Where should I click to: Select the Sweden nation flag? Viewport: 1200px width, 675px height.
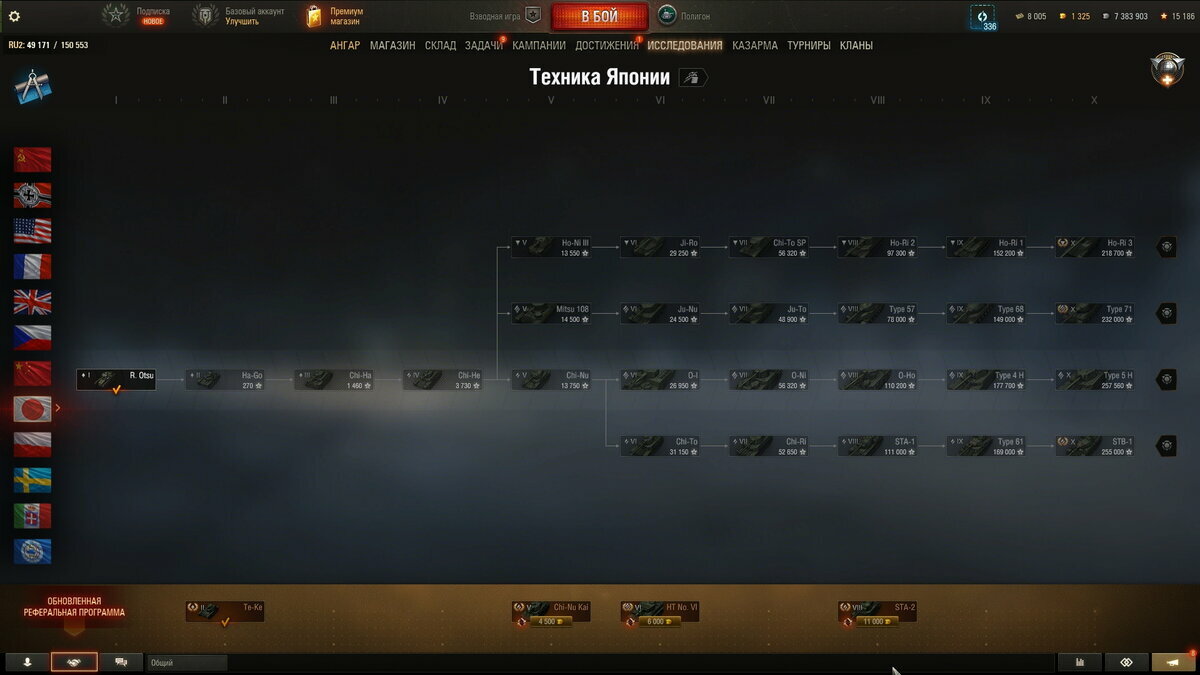(32, 480)
